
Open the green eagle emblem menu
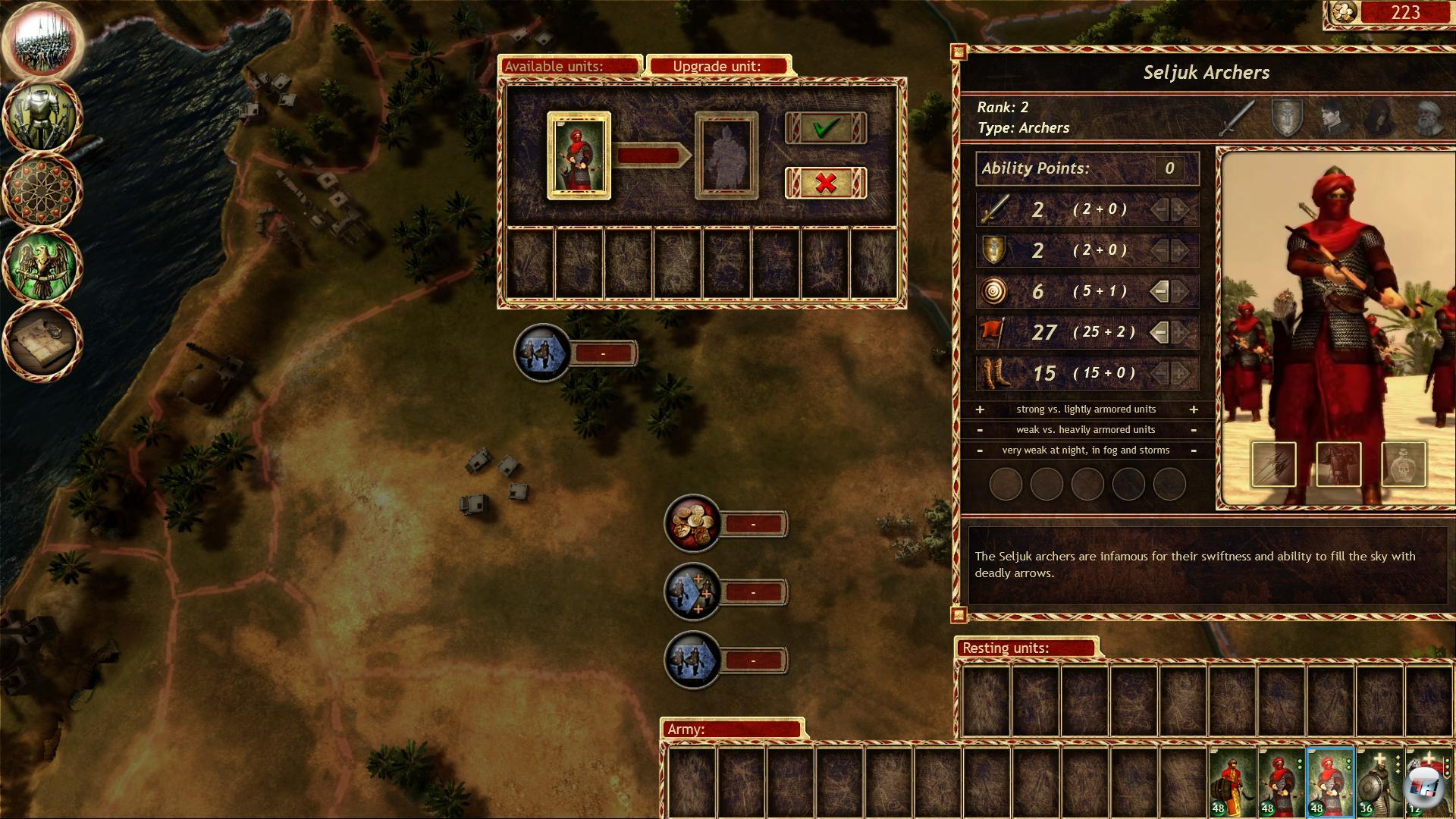43,265
